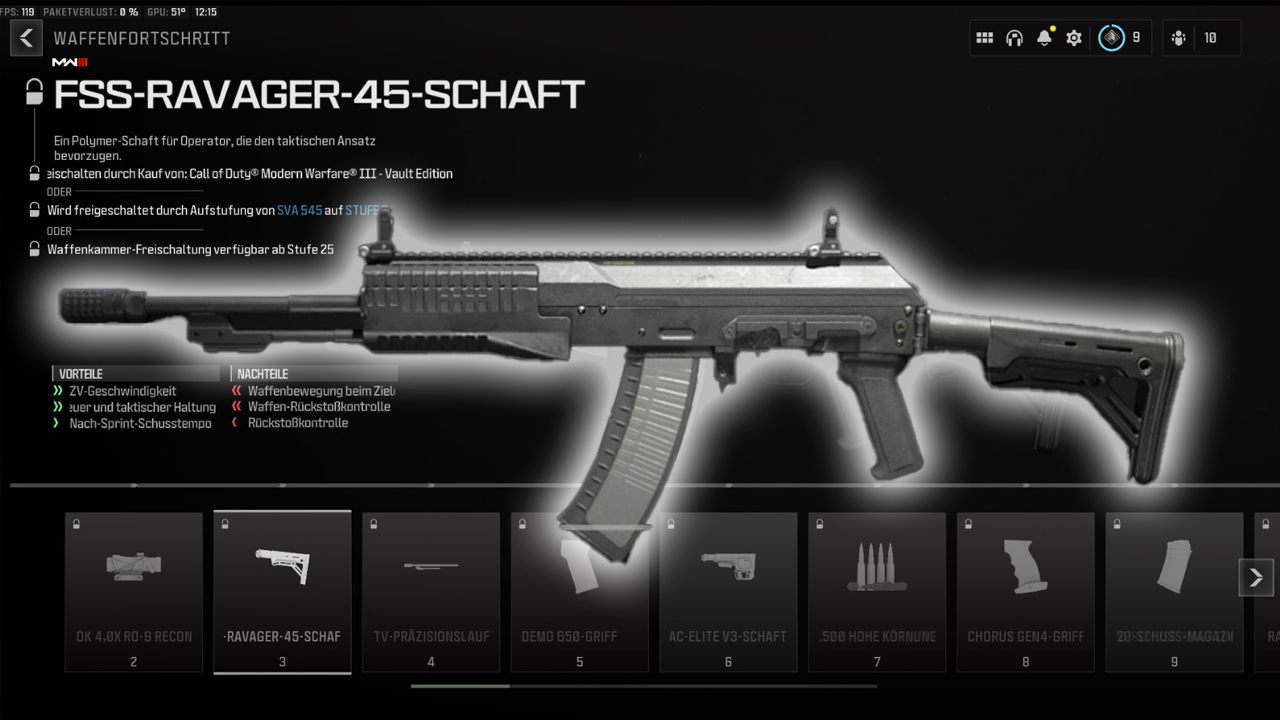Select the TV-Präzisionslauf attachment
This screenshot has width=1280, height=720.
pos(430,592)
